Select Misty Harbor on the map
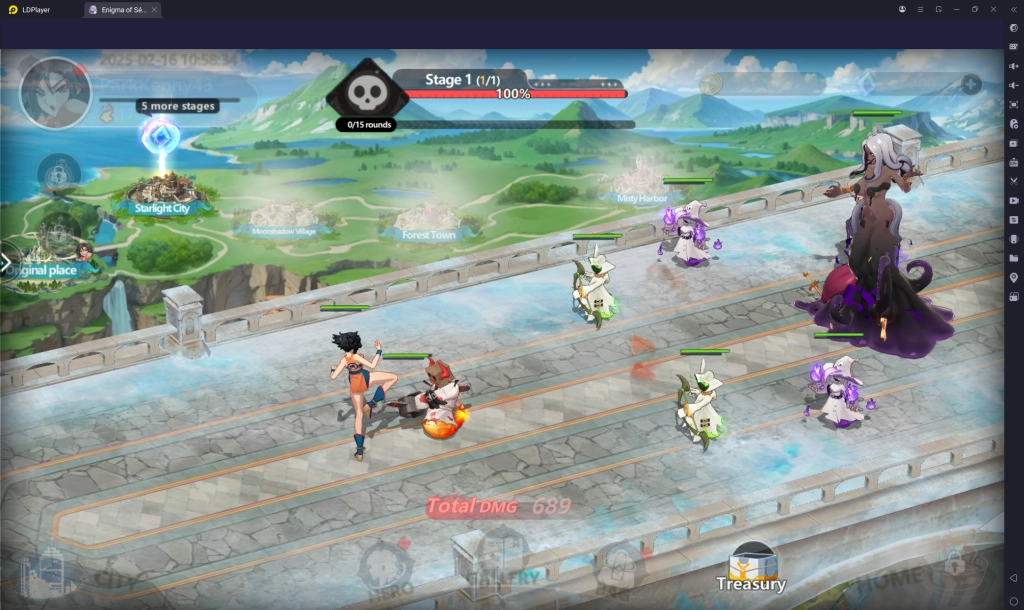This screenshot has height=610, width=1024. point(641,185)
